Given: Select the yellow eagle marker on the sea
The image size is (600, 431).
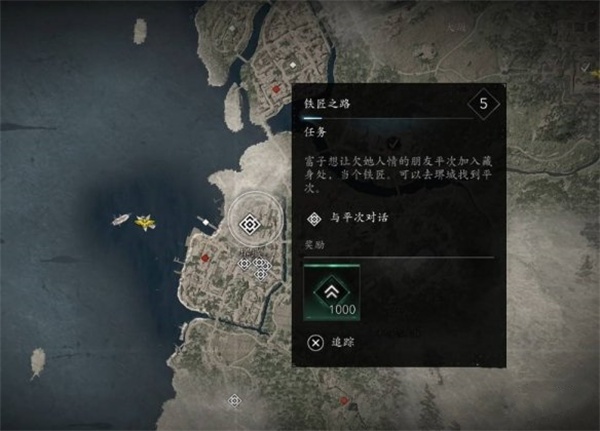Looking at the screenshot, I should point(146,220).
